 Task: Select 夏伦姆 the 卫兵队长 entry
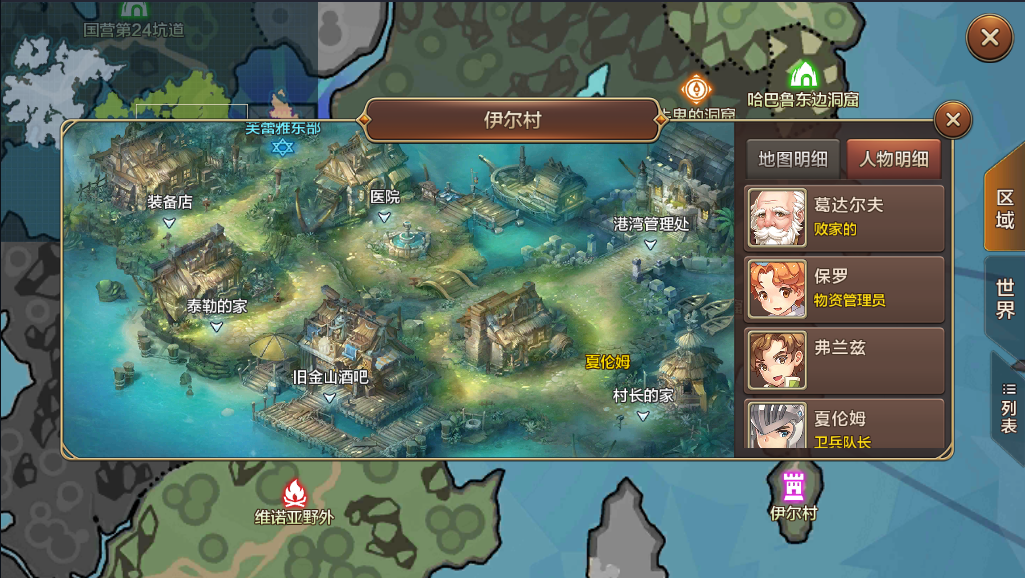coord(845,425)
